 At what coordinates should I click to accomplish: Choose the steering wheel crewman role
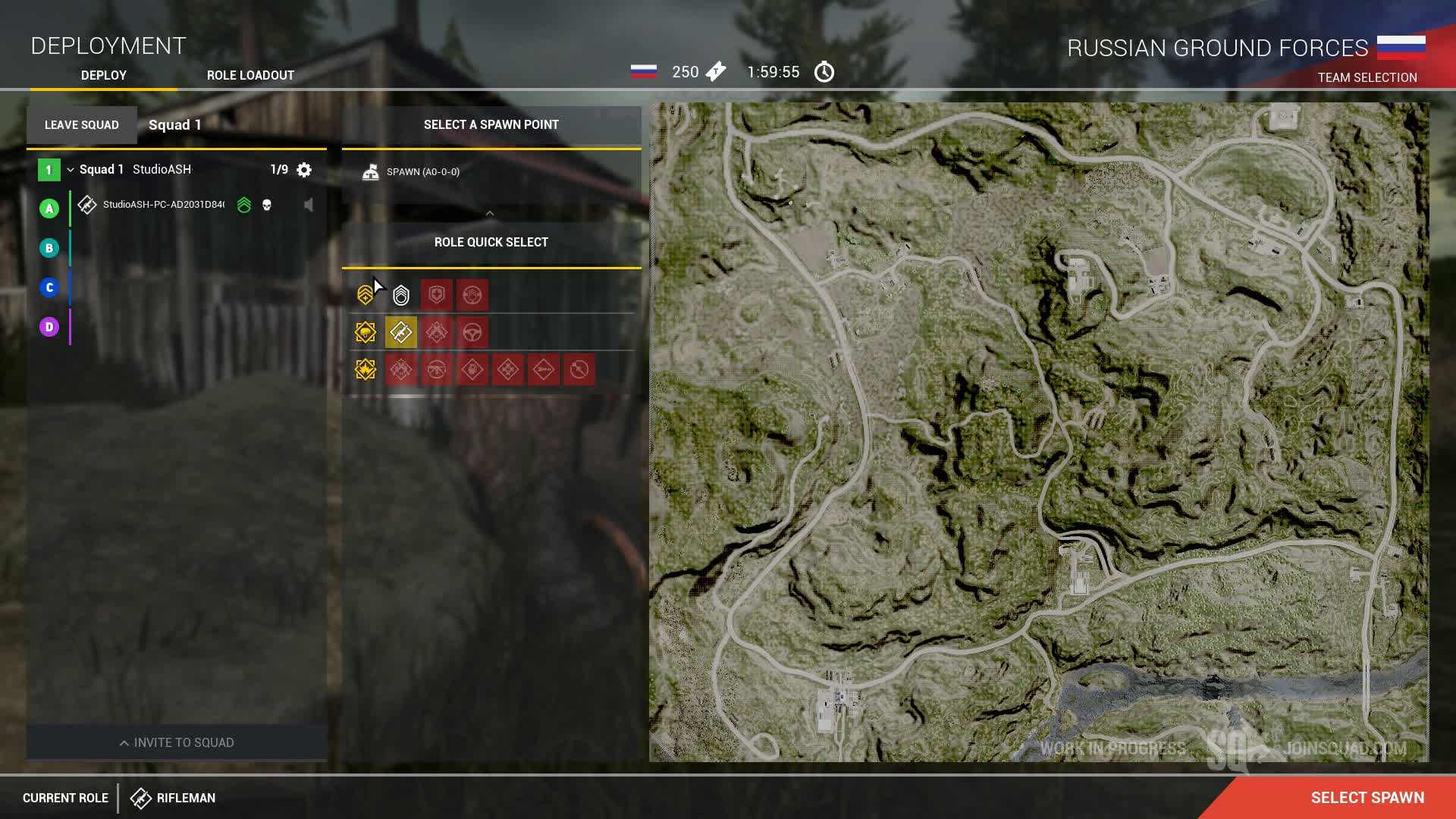pos(472,332)
